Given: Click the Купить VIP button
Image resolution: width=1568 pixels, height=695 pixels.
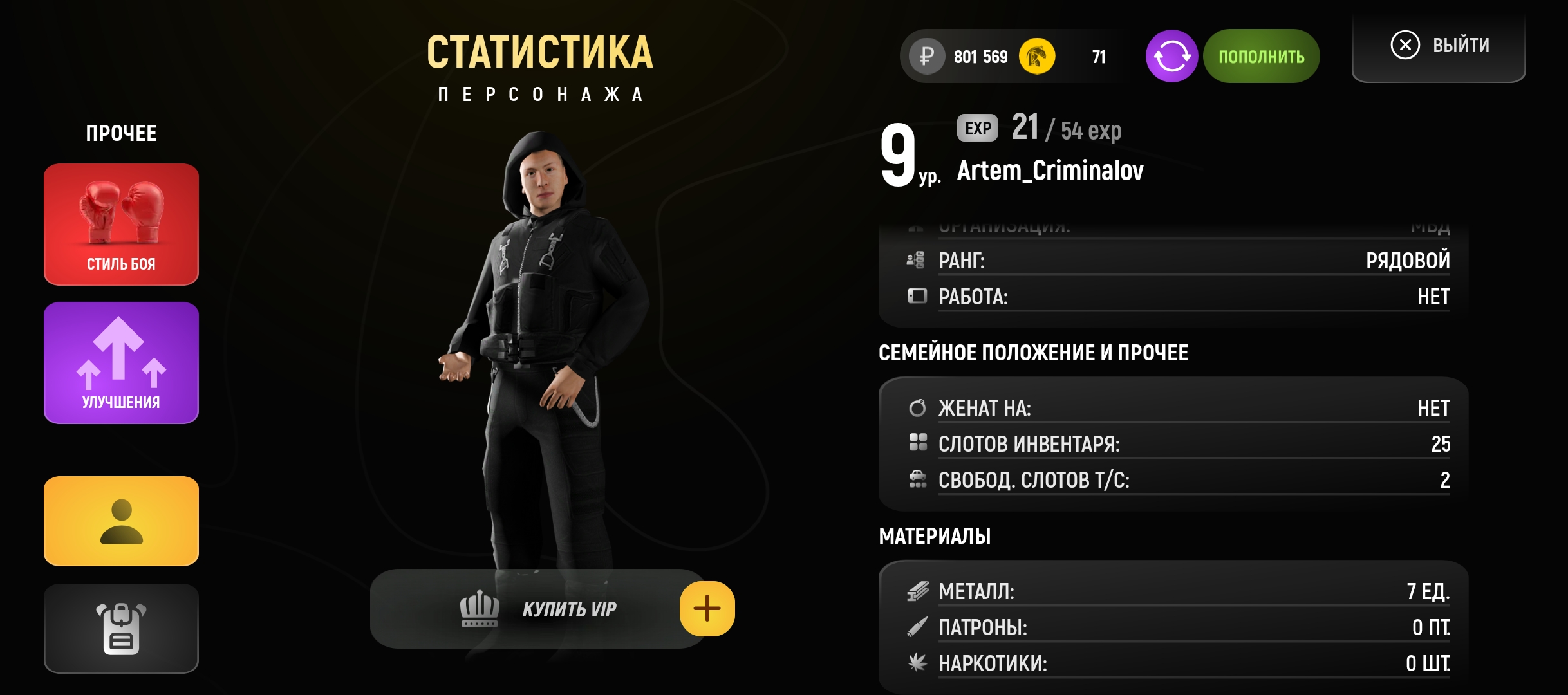Looking at the screenshot, I should [537, 609].
